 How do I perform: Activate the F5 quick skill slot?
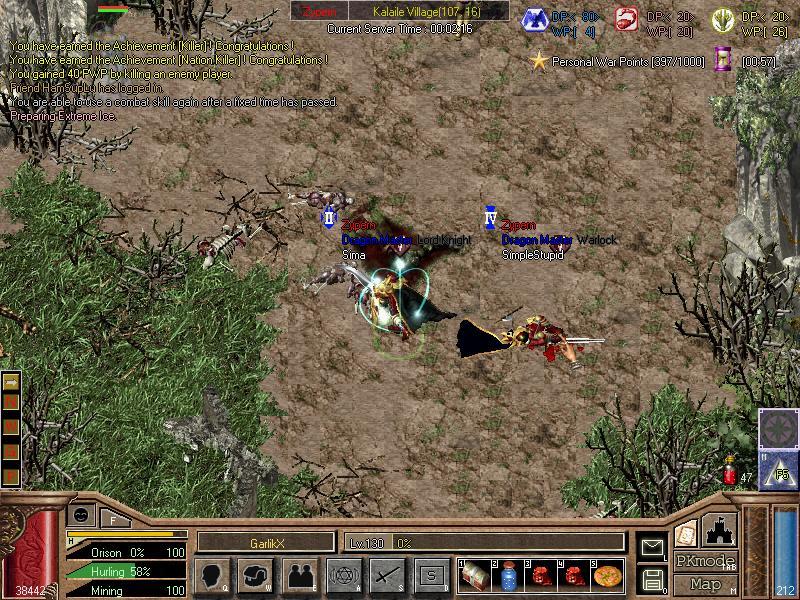pos(779,468)
